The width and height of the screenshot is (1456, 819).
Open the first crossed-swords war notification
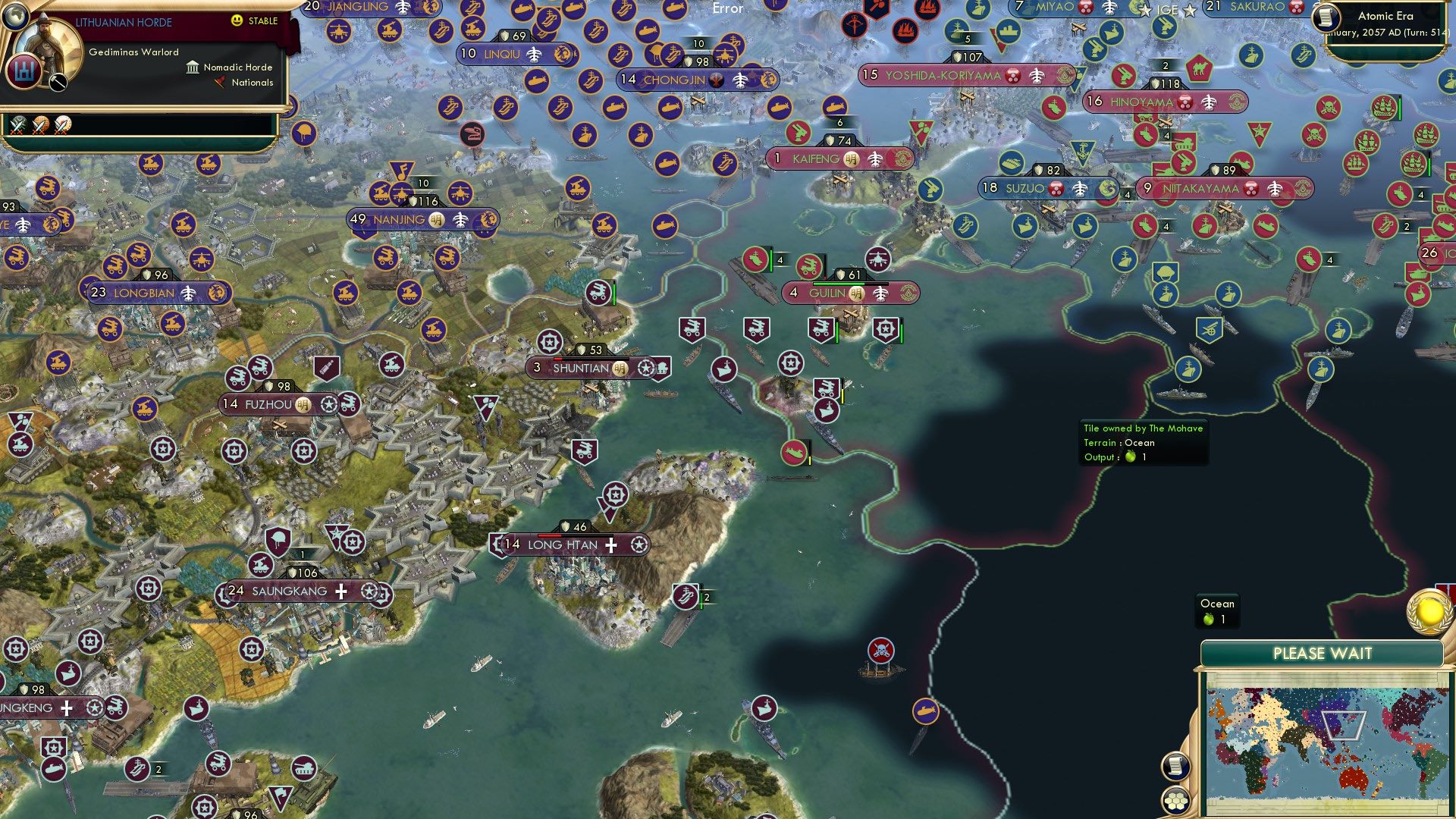click(x=17, y=127)
